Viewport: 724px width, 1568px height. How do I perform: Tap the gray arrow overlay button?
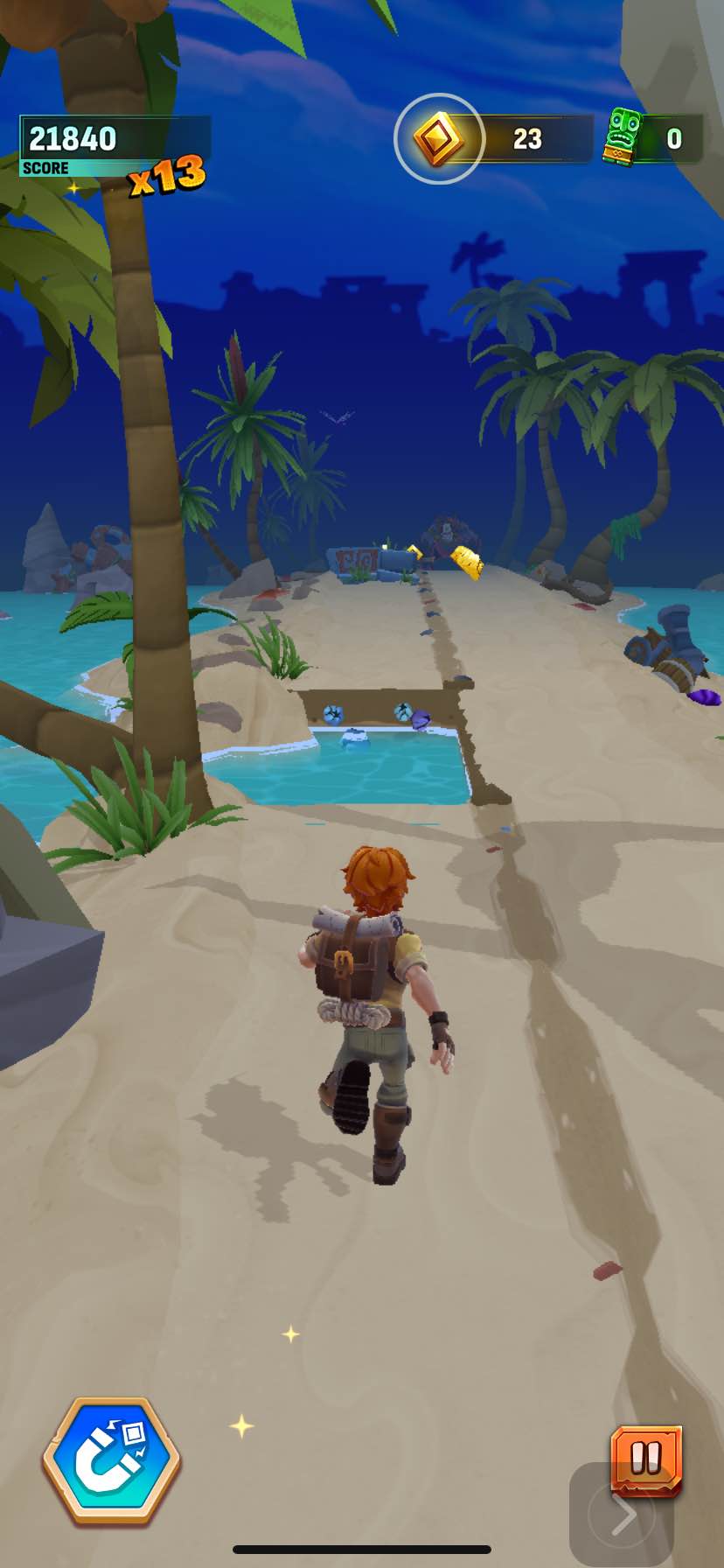tap(622, 1515)
